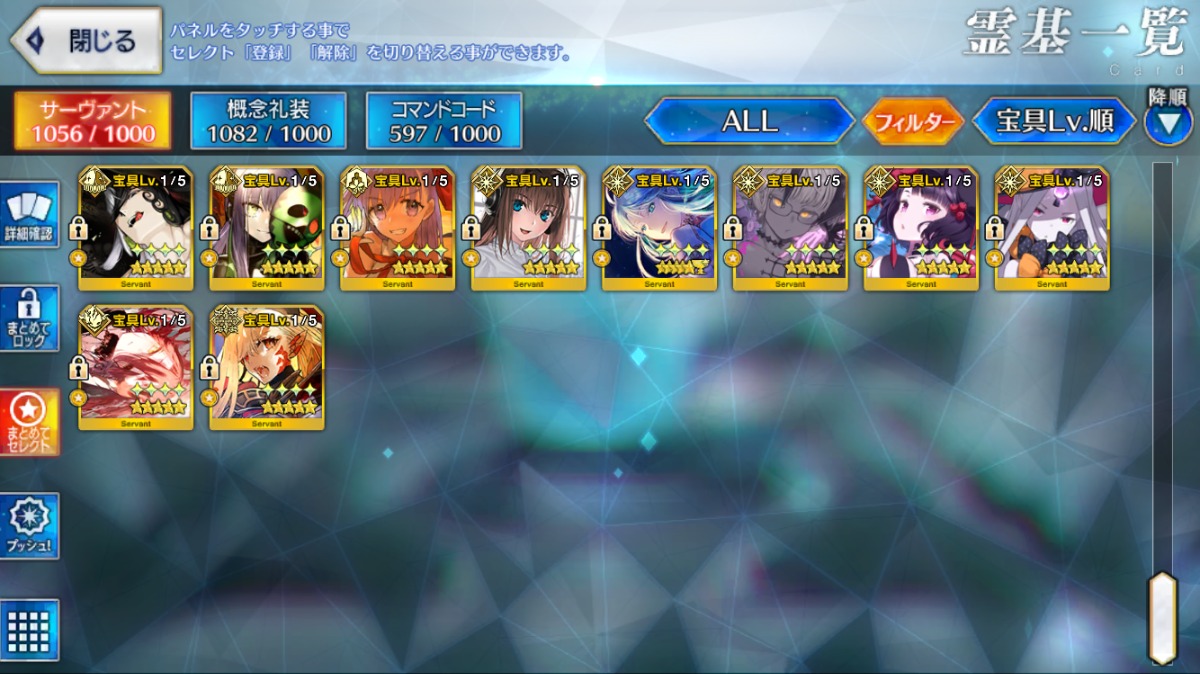The image size is (1200, 674).
Task: Tap the プッシュ! button
Action: click(29, 525)
